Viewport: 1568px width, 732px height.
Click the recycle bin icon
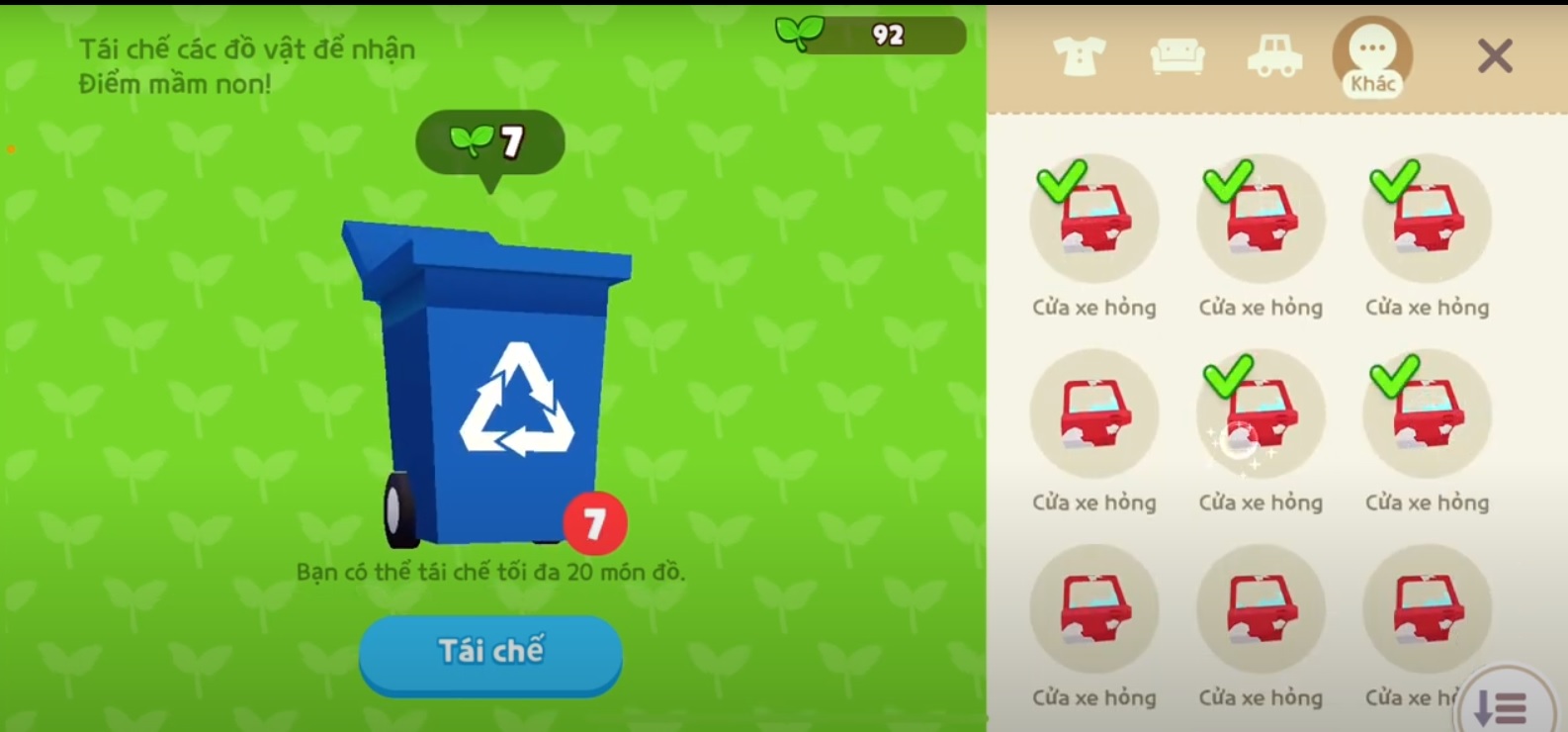click(489, 386)
